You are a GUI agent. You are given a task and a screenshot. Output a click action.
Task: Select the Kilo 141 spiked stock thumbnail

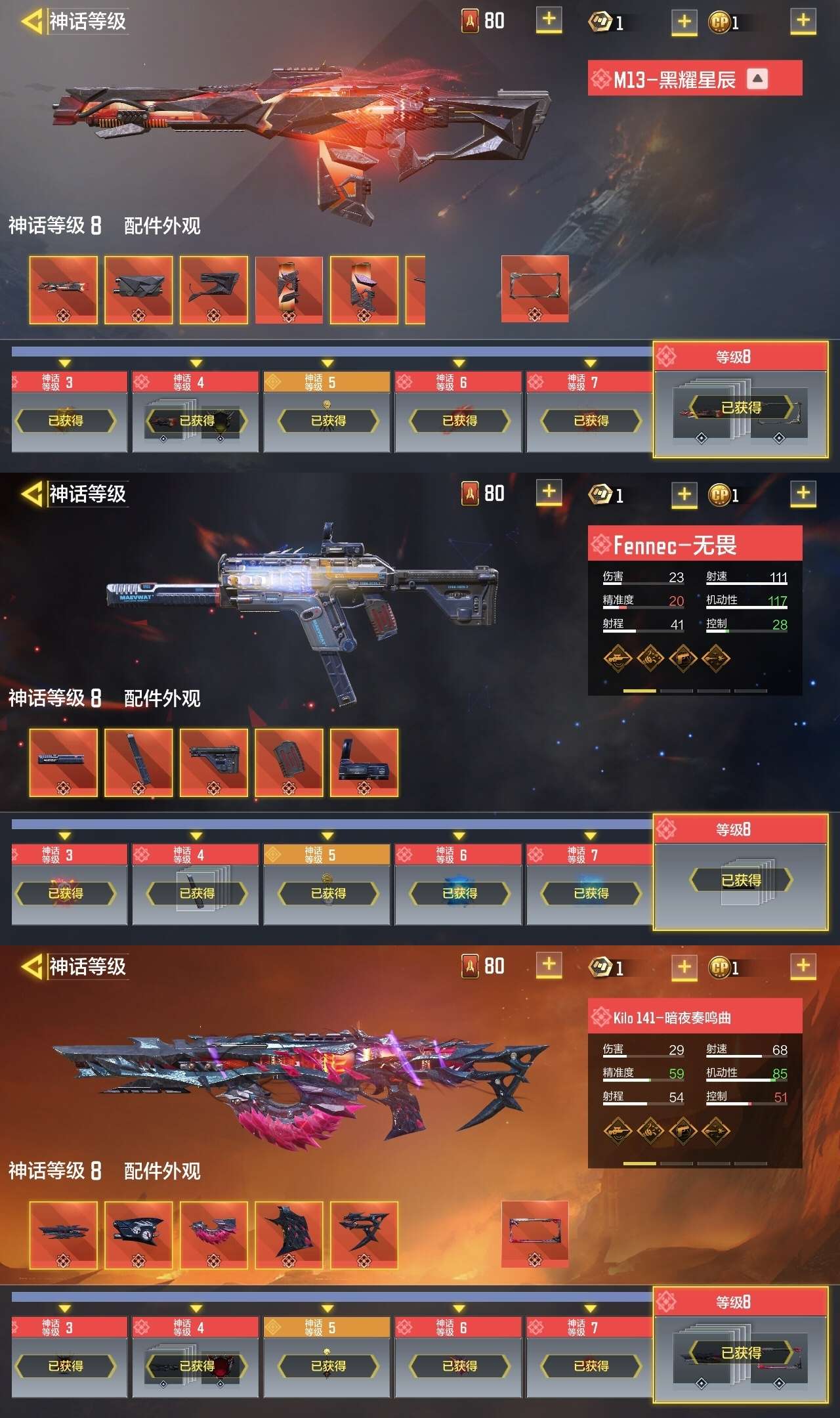click(364, 1235)
